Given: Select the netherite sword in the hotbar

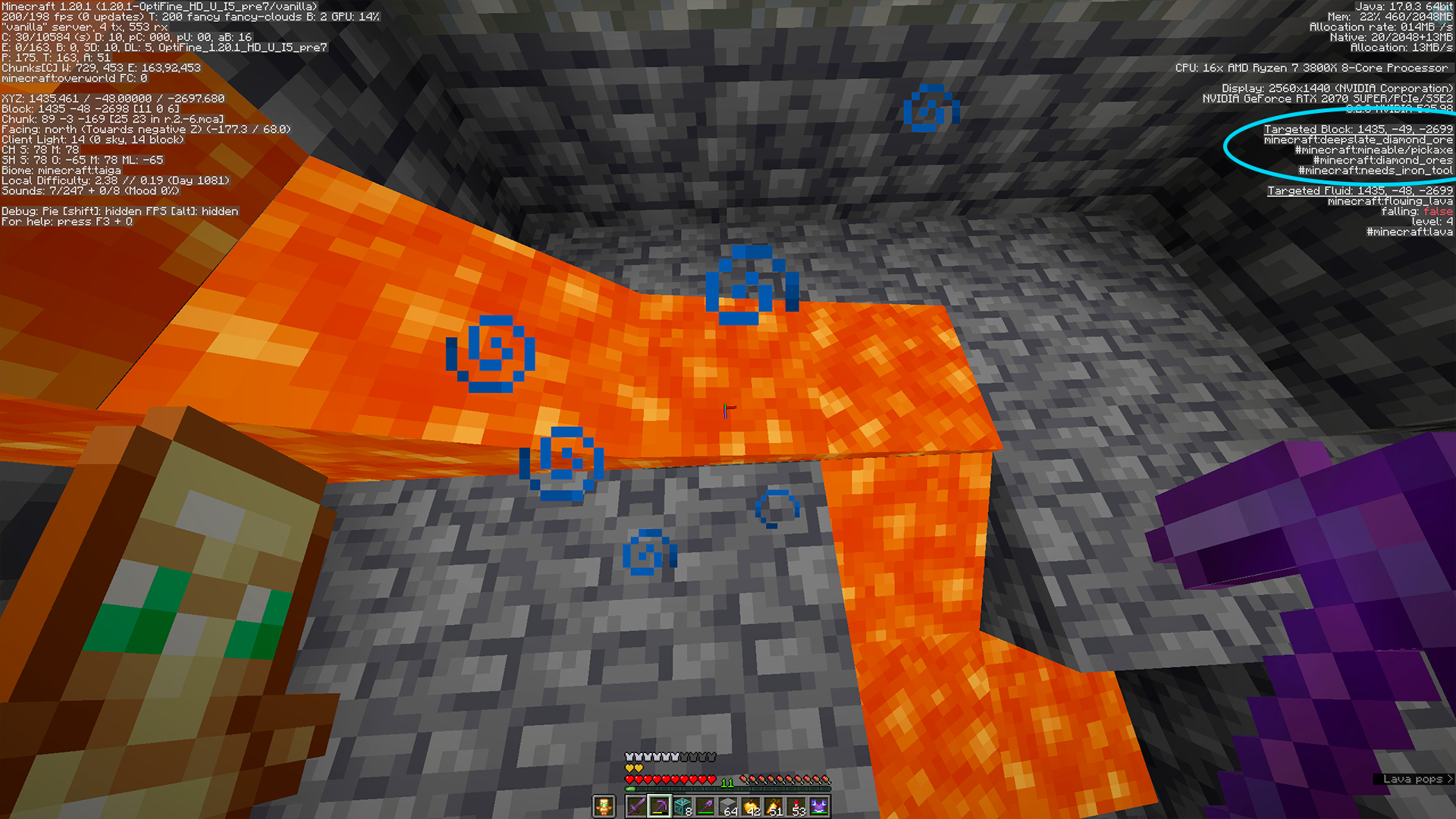Looking at the screenshot, I should tap(637, 805).
